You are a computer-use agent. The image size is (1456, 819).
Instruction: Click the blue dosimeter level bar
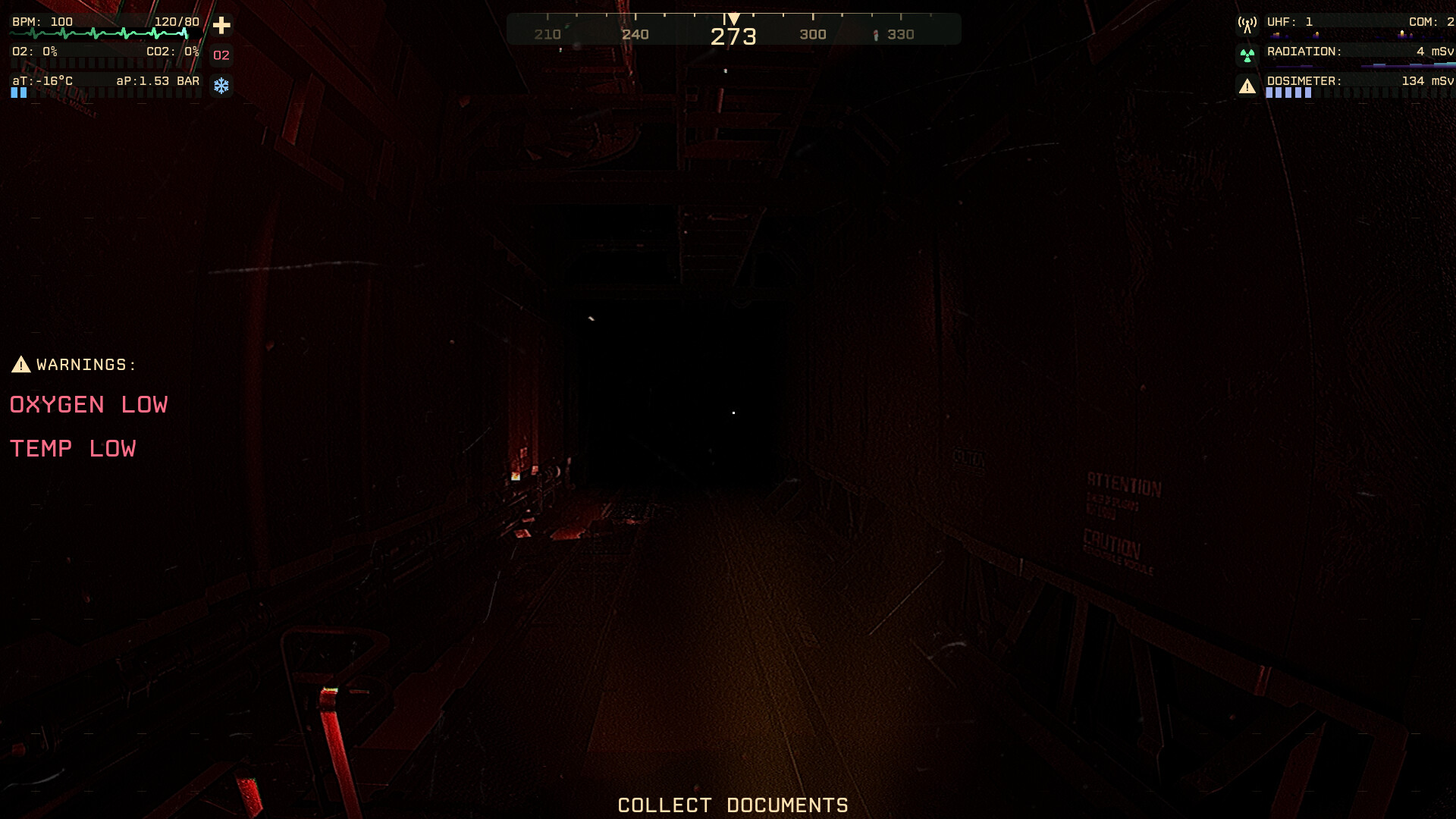click(x=1289, y=93)
